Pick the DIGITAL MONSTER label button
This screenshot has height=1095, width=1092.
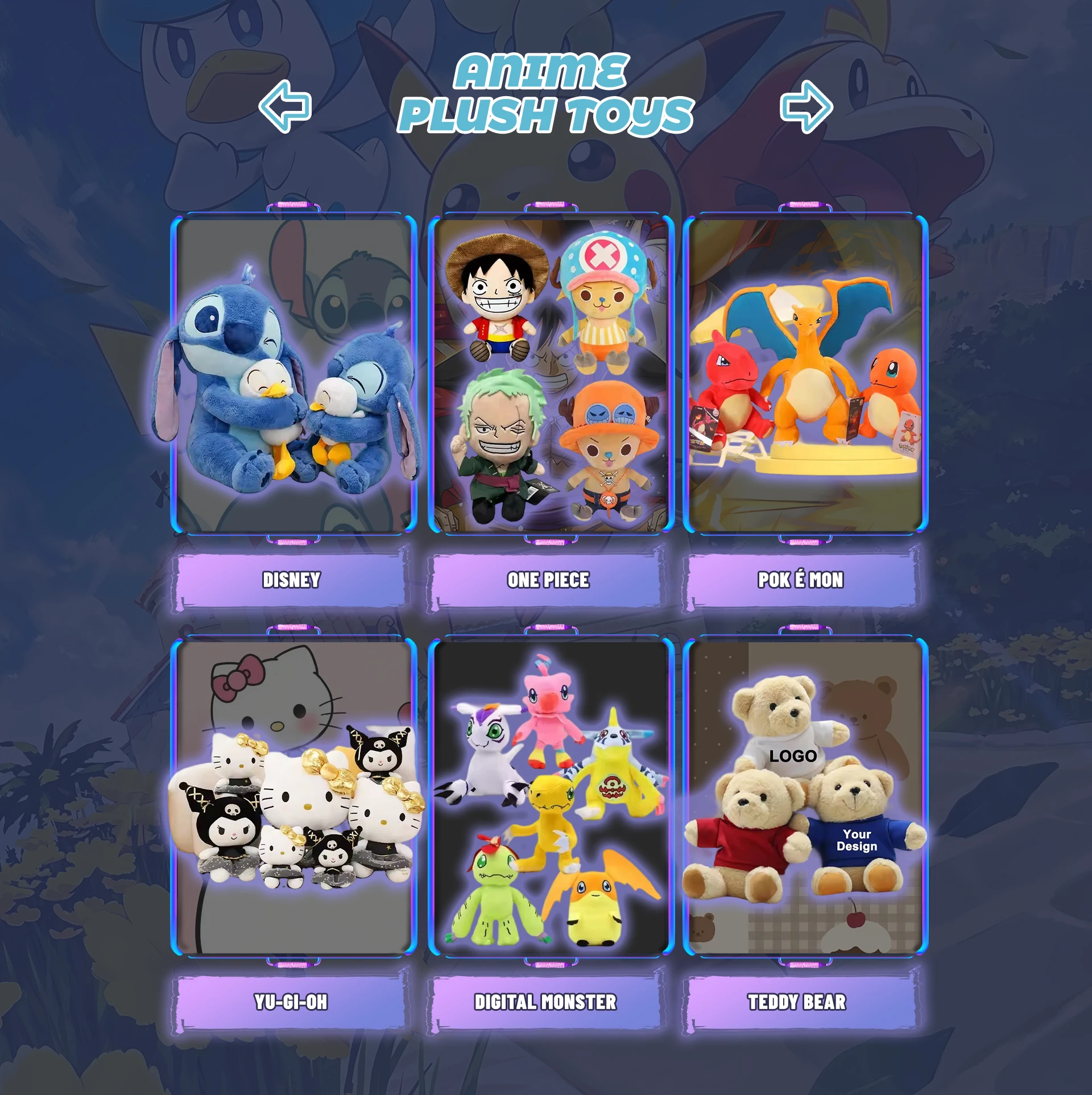coord(545,1002)
